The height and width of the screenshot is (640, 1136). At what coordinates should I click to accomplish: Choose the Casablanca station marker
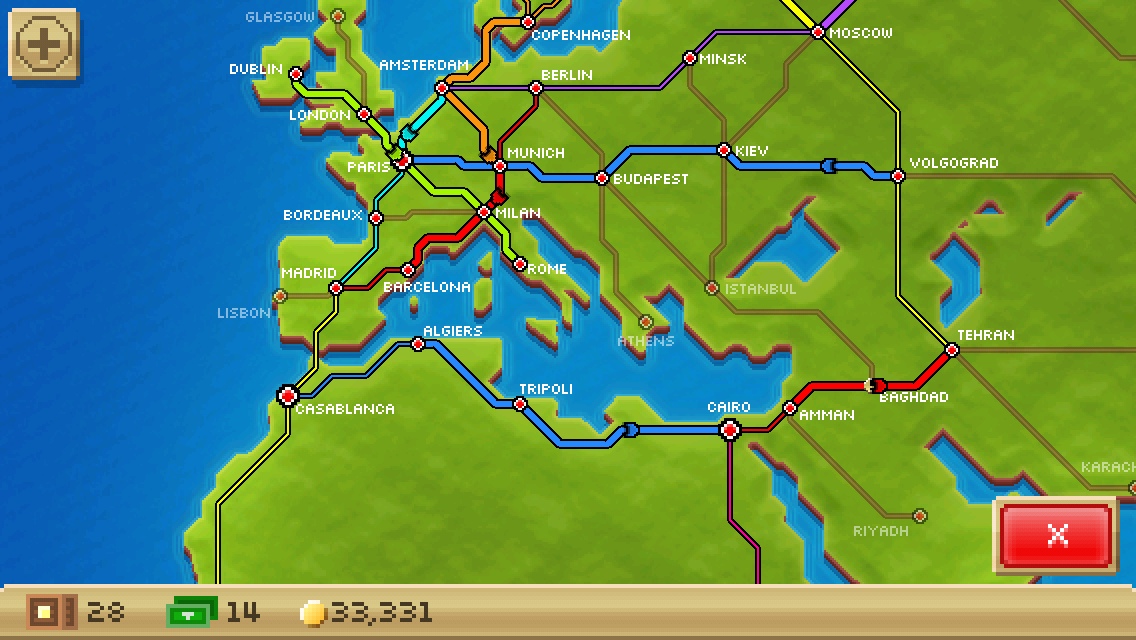(x=288, y=396)
